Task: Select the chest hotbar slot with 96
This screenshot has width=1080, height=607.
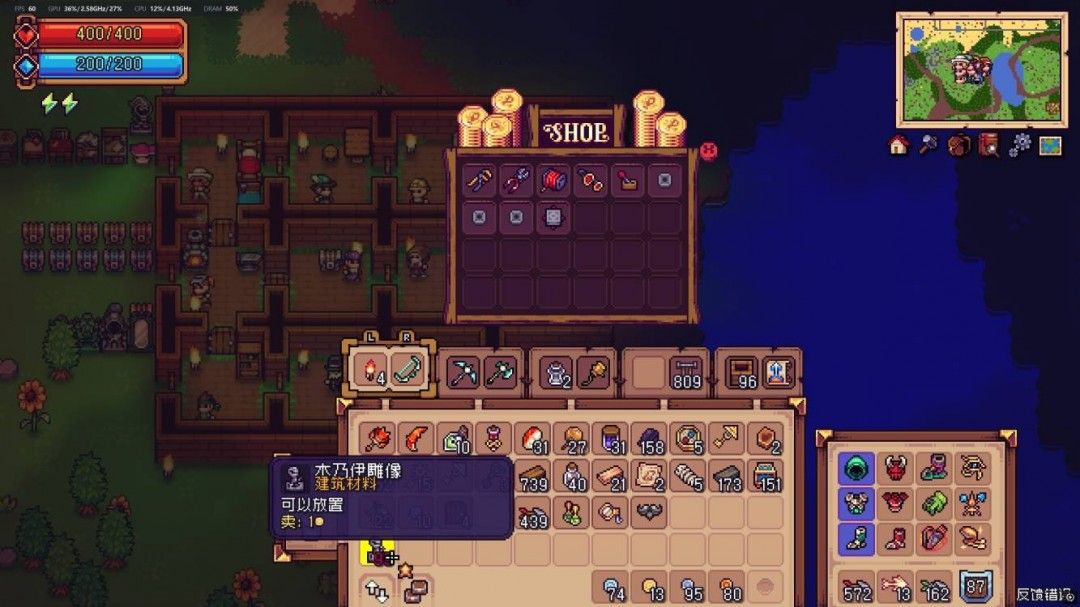Action: click(743, 372)
